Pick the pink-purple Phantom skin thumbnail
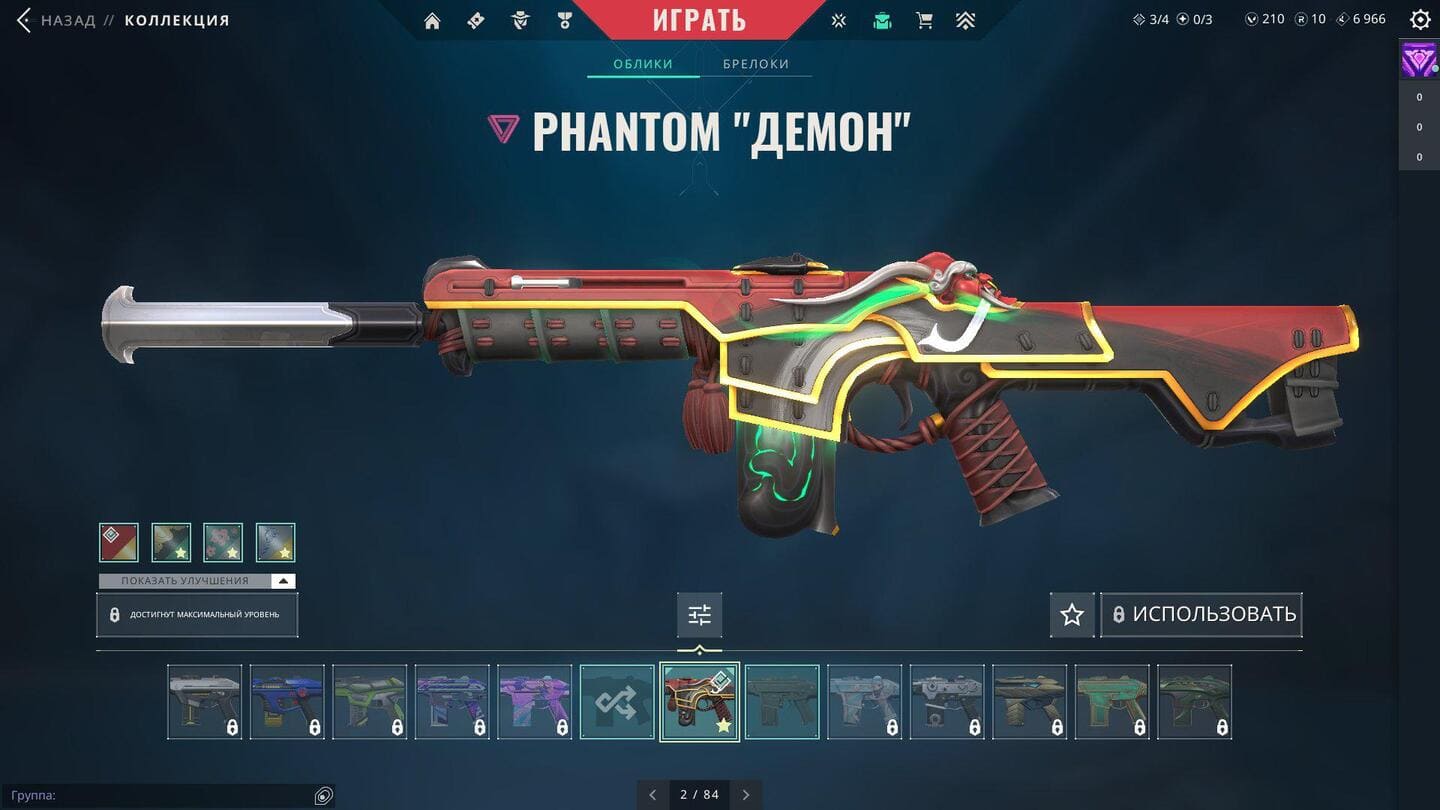Screen dimensions: 1440x810 click(535, 702)
